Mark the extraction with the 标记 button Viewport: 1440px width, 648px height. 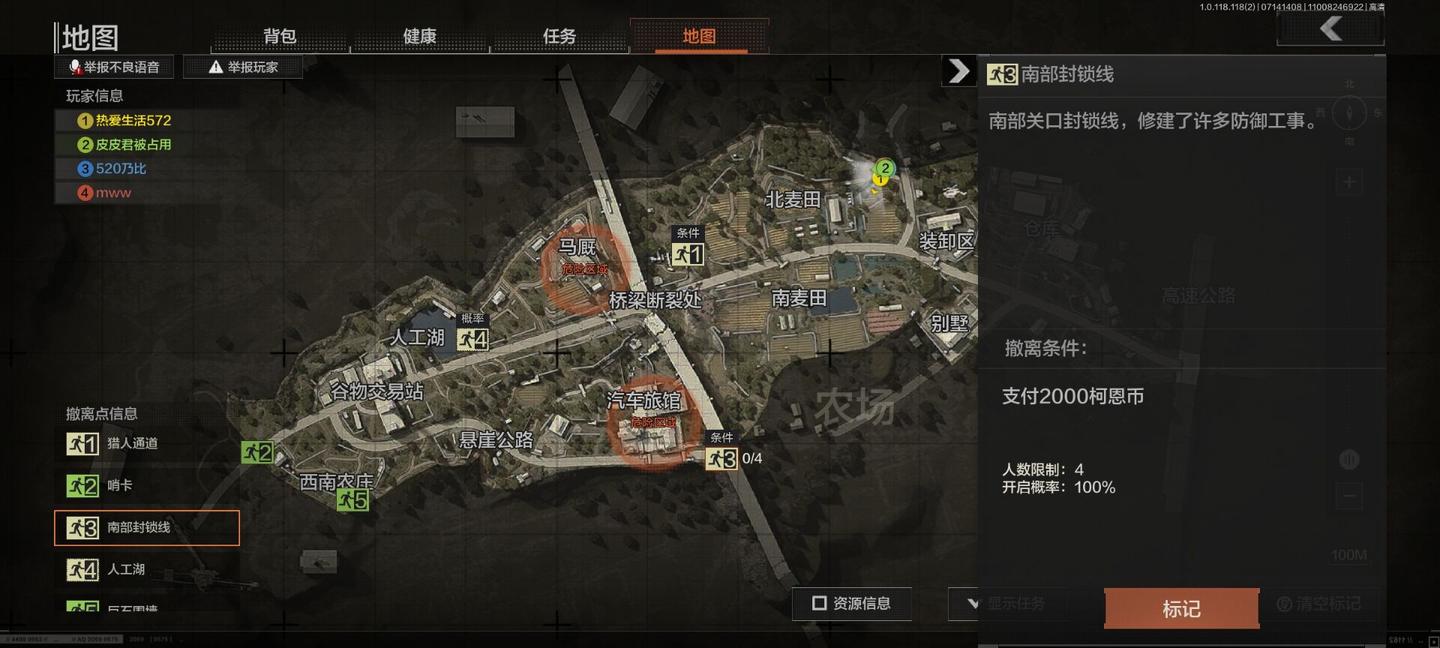[1181, 608]
